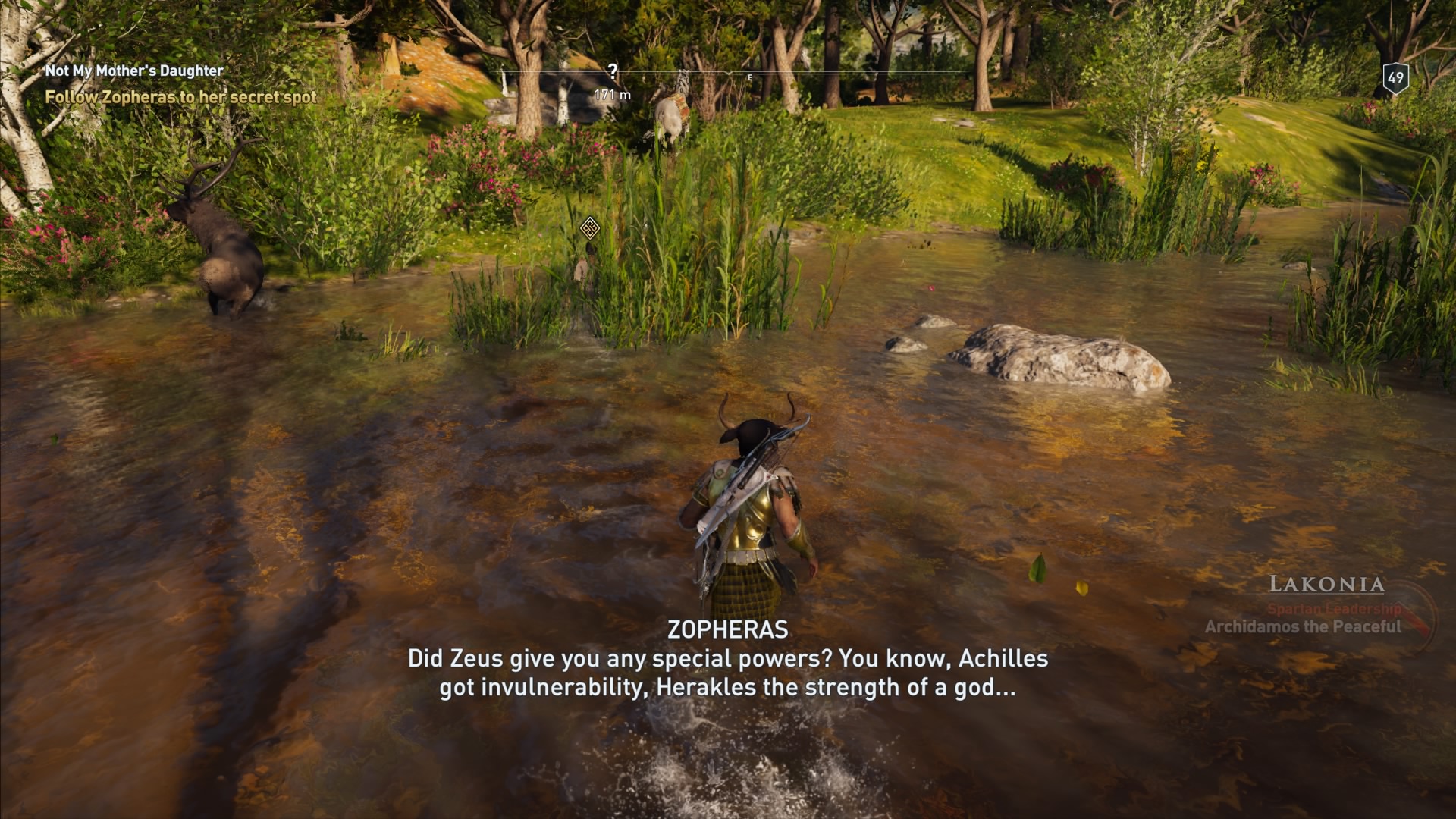Select the question mark quest marker on compass
The width and height of the screenshot is (1456, 819).
[612, 70]
